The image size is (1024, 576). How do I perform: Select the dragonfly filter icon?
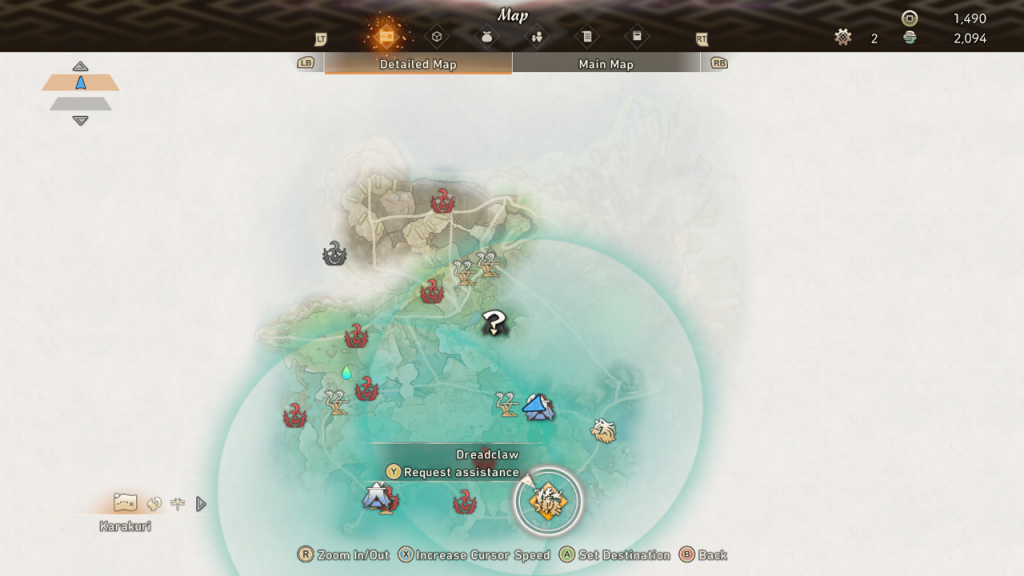[178, 504]
